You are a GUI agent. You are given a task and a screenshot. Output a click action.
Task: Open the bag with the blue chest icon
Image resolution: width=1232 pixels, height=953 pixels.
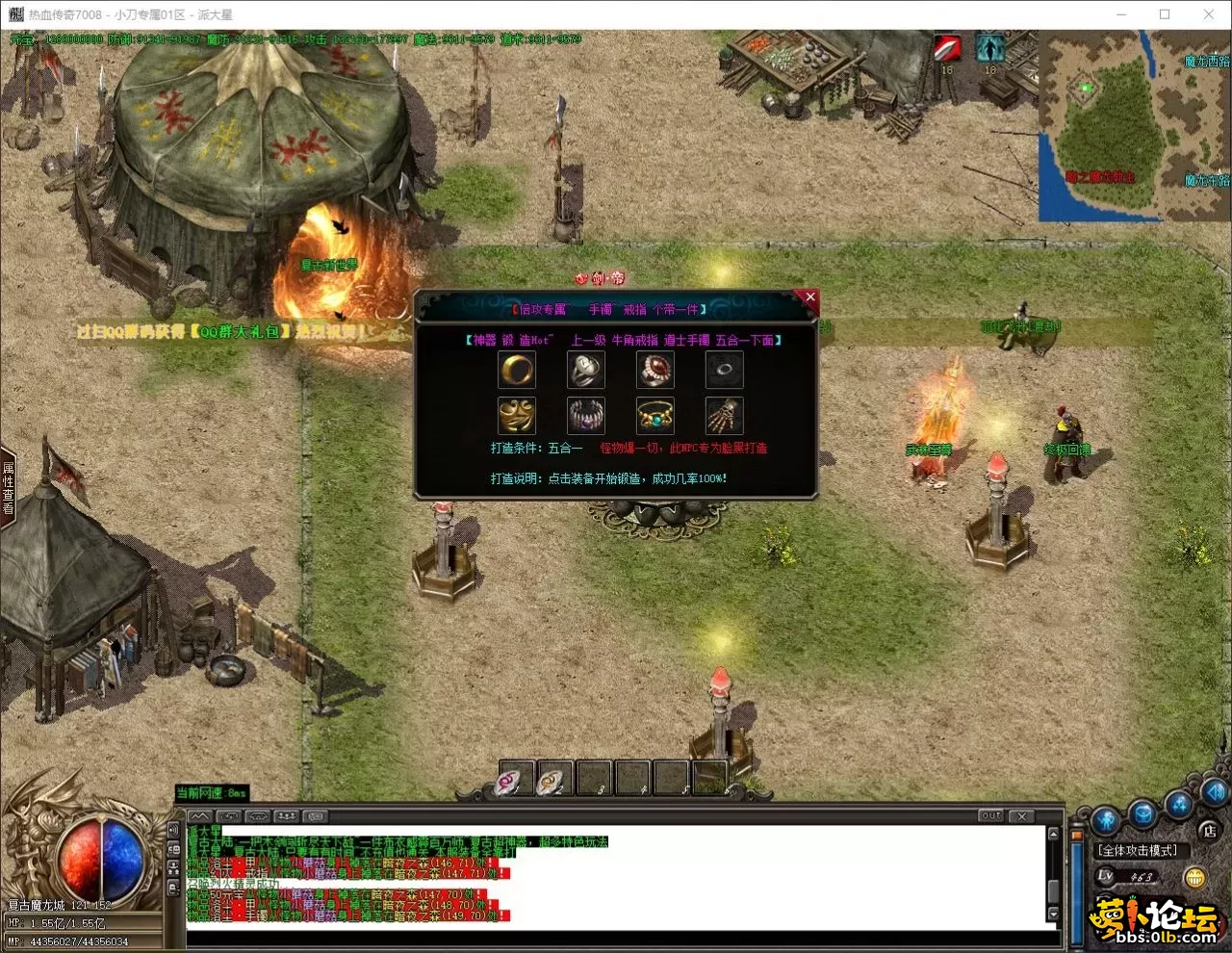(x=1142, y=814)
